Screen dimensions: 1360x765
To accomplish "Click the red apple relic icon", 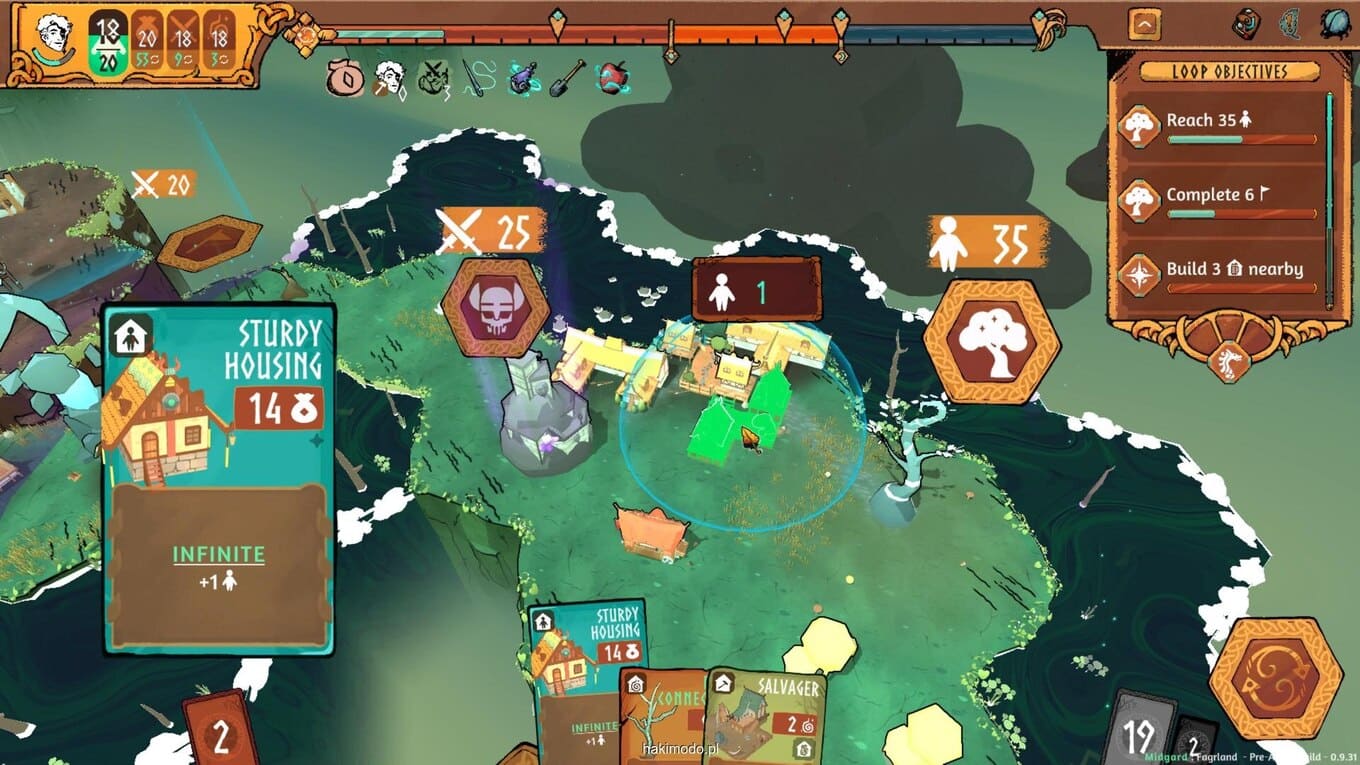I will pyautogui.click(x=610, y=77).
